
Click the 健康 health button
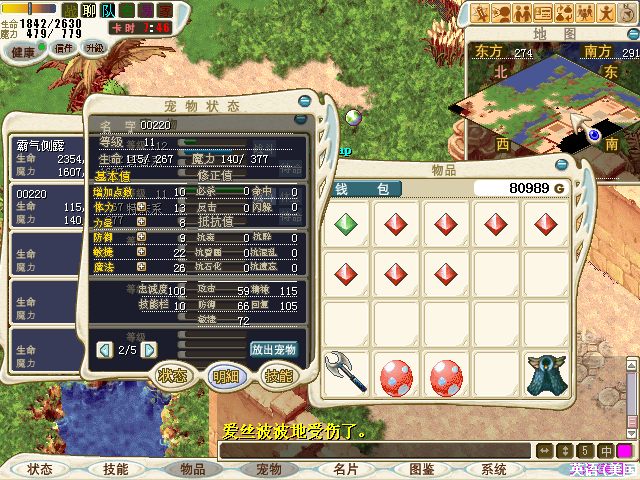pyautogui.click(x=21, y=50)
